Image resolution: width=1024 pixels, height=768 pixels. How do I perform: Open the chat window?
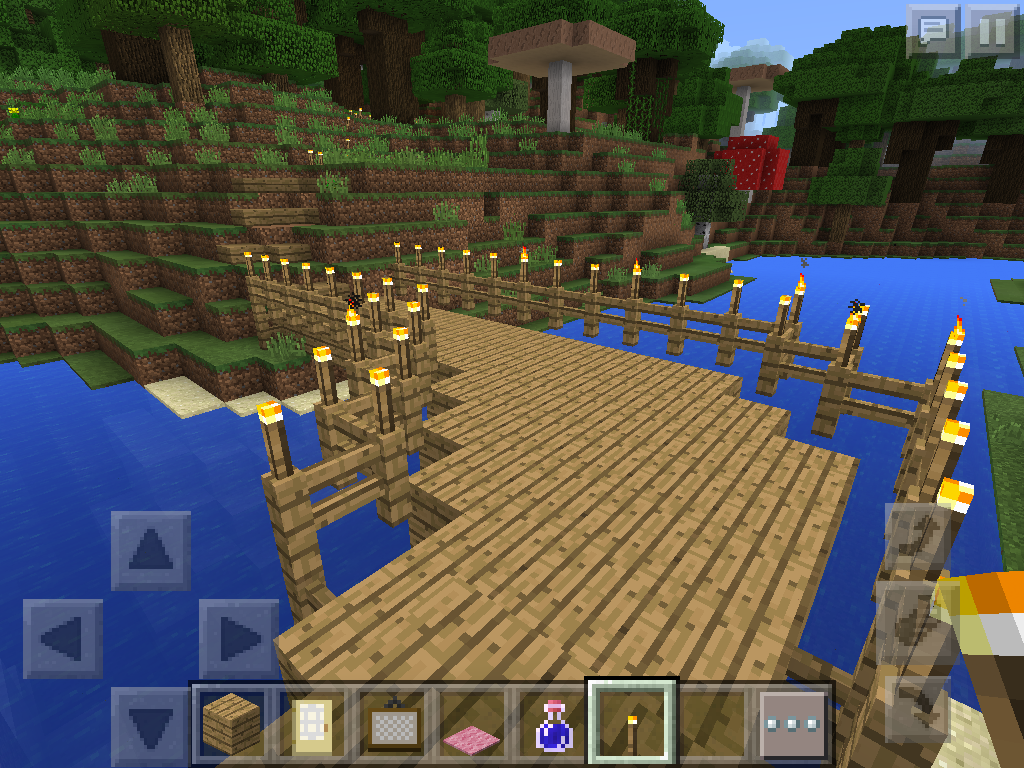932,31
